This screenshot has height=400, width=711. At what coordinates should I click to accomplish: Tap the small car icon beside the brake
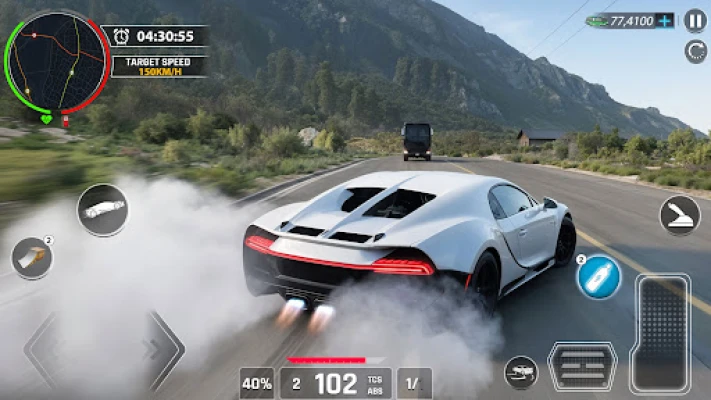(x=520, y=372)
